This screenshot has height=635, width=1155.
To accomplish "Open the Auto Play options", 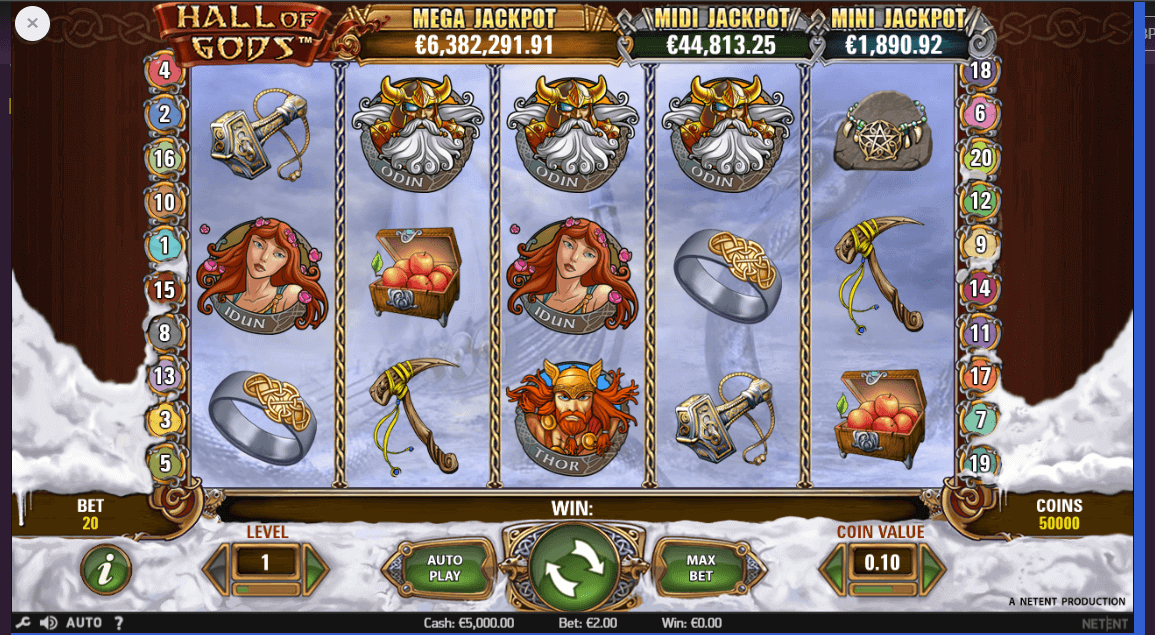I will 444,568.
